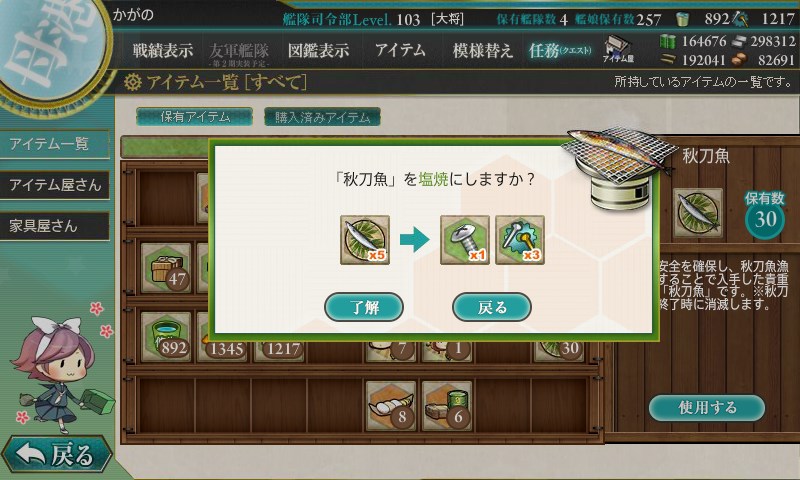This screenshot has width=800, height=480.
Task: Open the 任務 quest menu
Action: pyautogui.click(x=560, y=50)
